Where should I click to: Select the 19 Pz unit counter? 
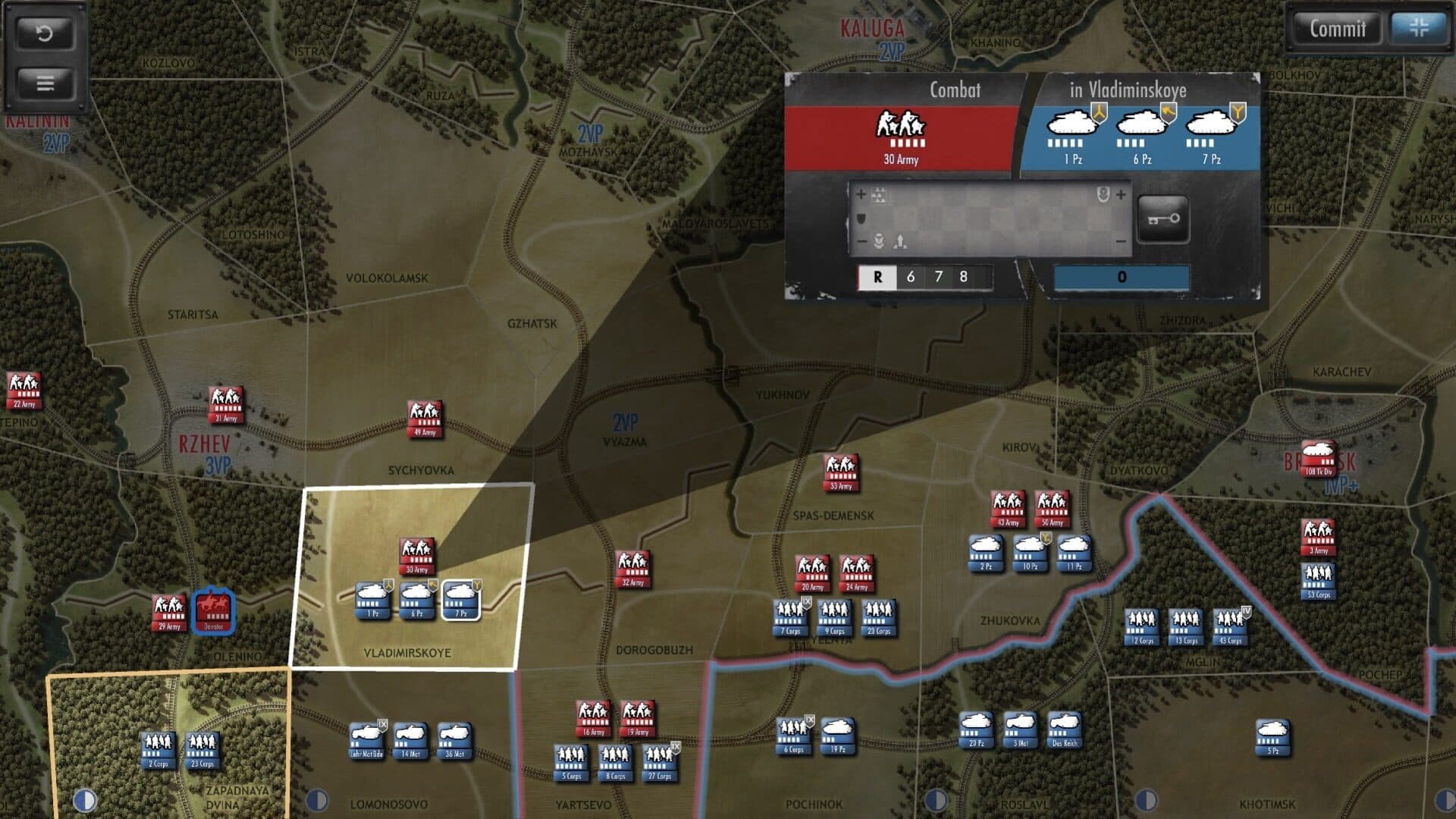pos(837,736)
